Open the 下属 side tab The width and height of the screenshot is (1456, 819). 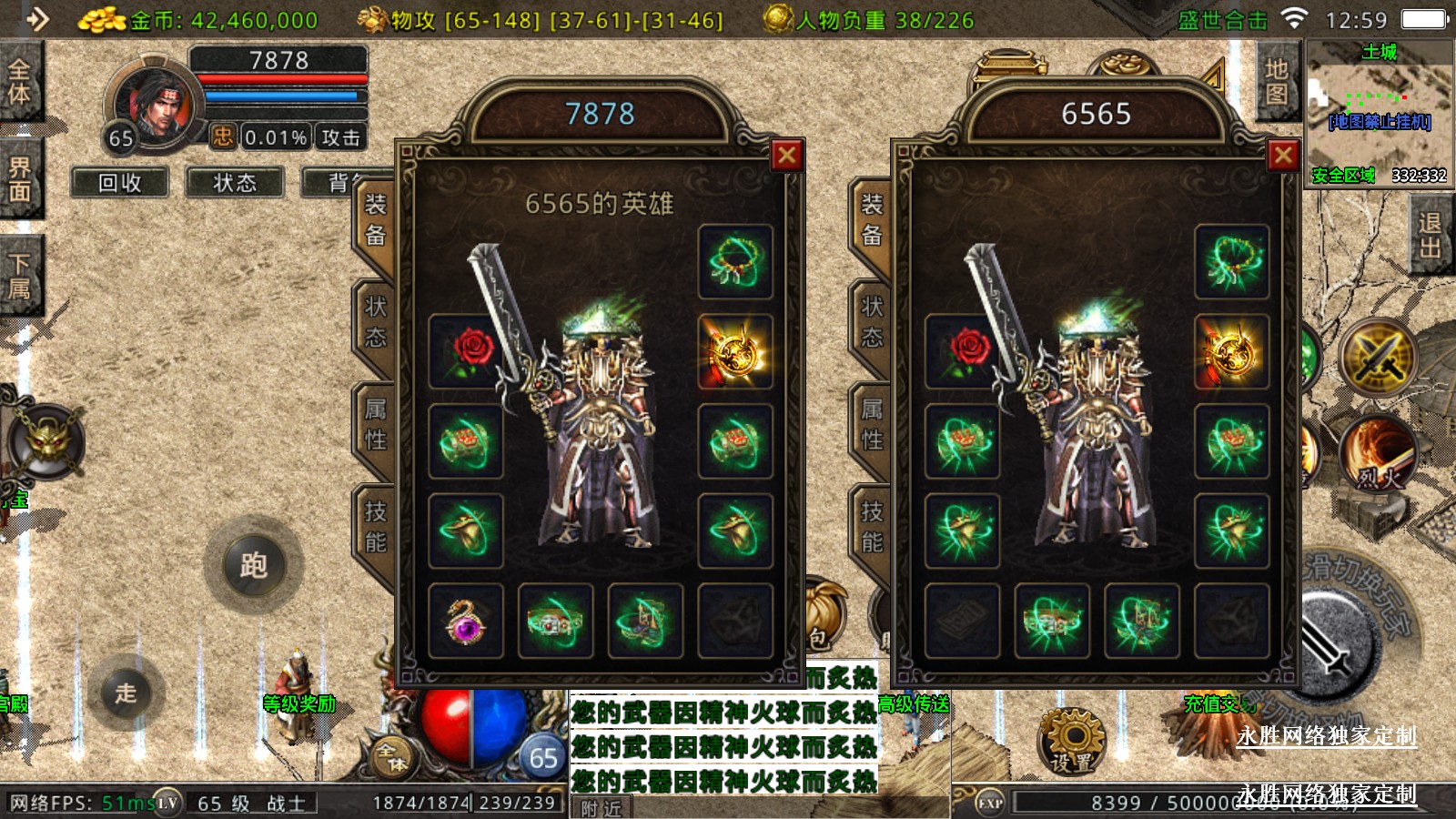point(19,276)
